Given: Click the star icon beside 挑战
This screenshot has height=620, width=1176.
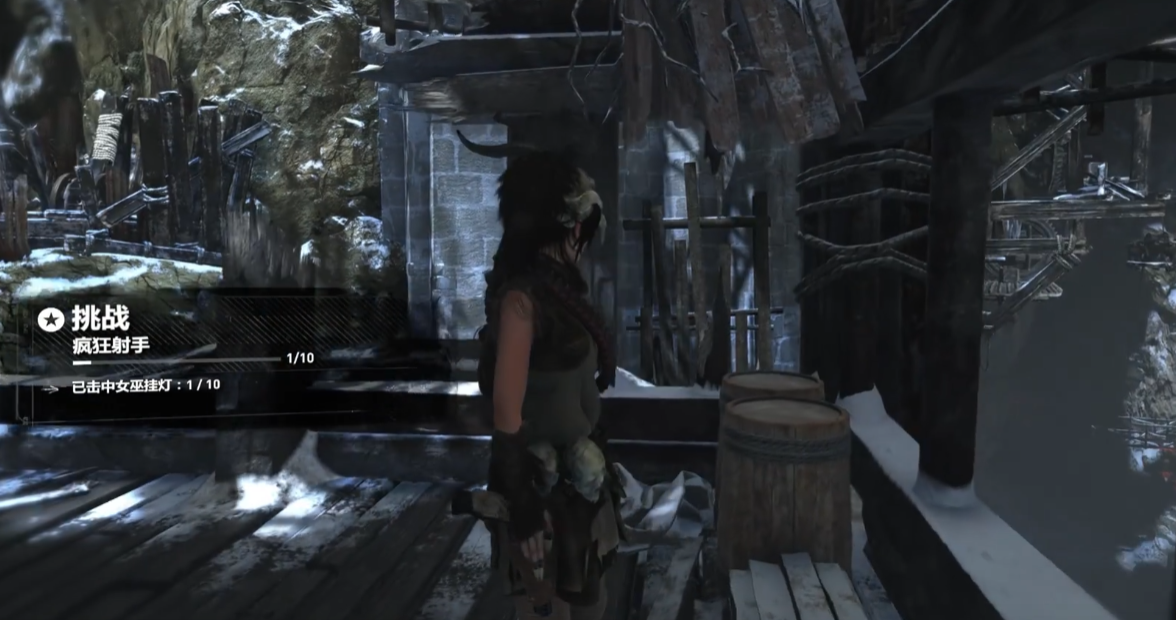Looking at the screenshot, I should coord(50,319).
